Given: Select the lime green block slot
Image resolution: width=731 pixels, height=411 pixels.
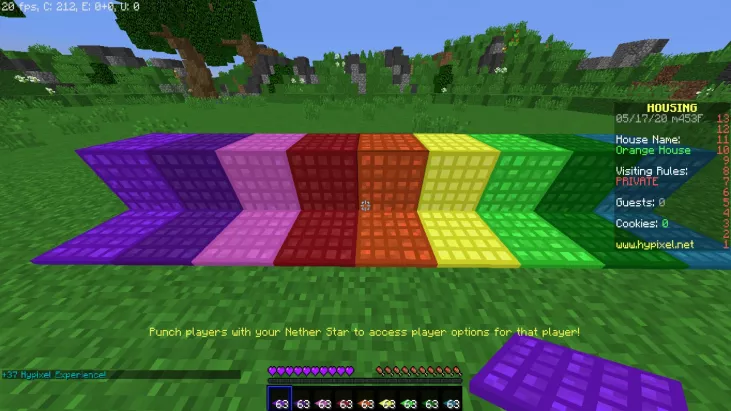Looking at the screenshot, I should (409, 400).
